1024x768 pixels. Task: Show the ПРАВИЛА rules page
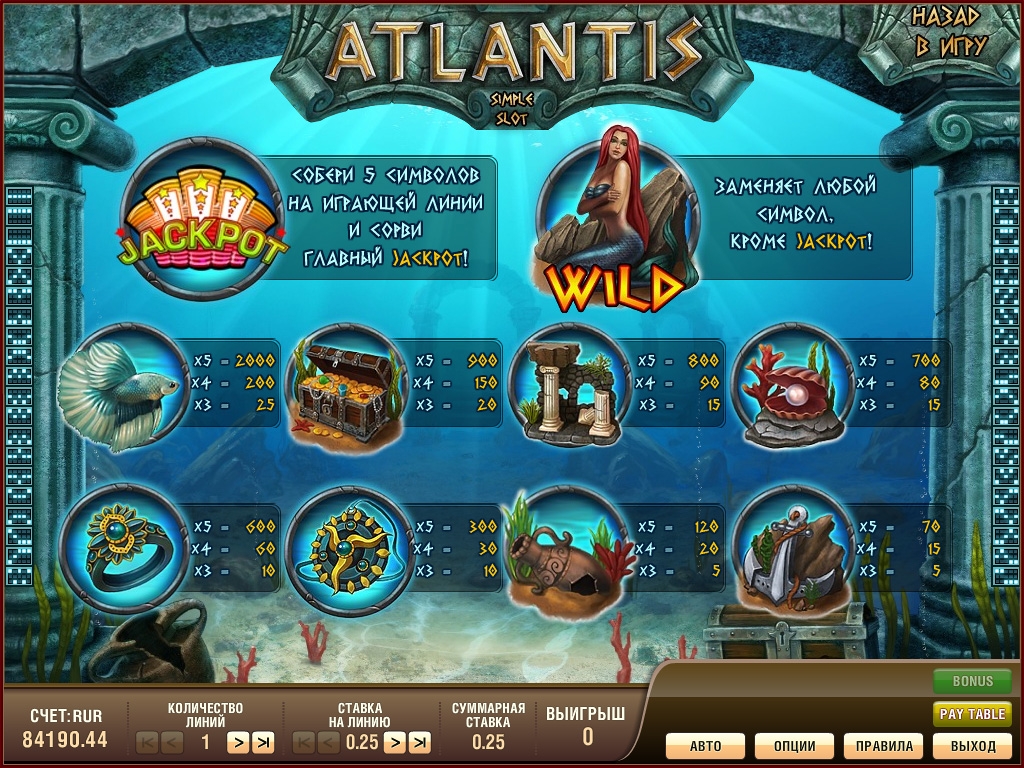[883, 746]
